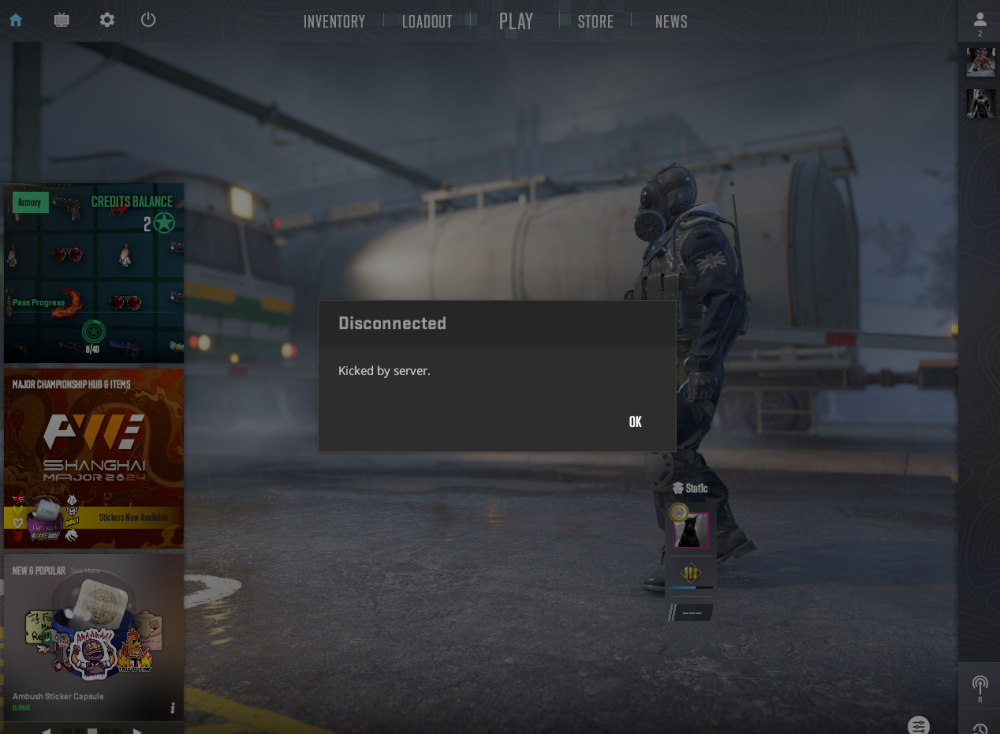Go to the home dashboard icon
The width and height of the screenshot is (1000, 734).
tap(16, 20)
